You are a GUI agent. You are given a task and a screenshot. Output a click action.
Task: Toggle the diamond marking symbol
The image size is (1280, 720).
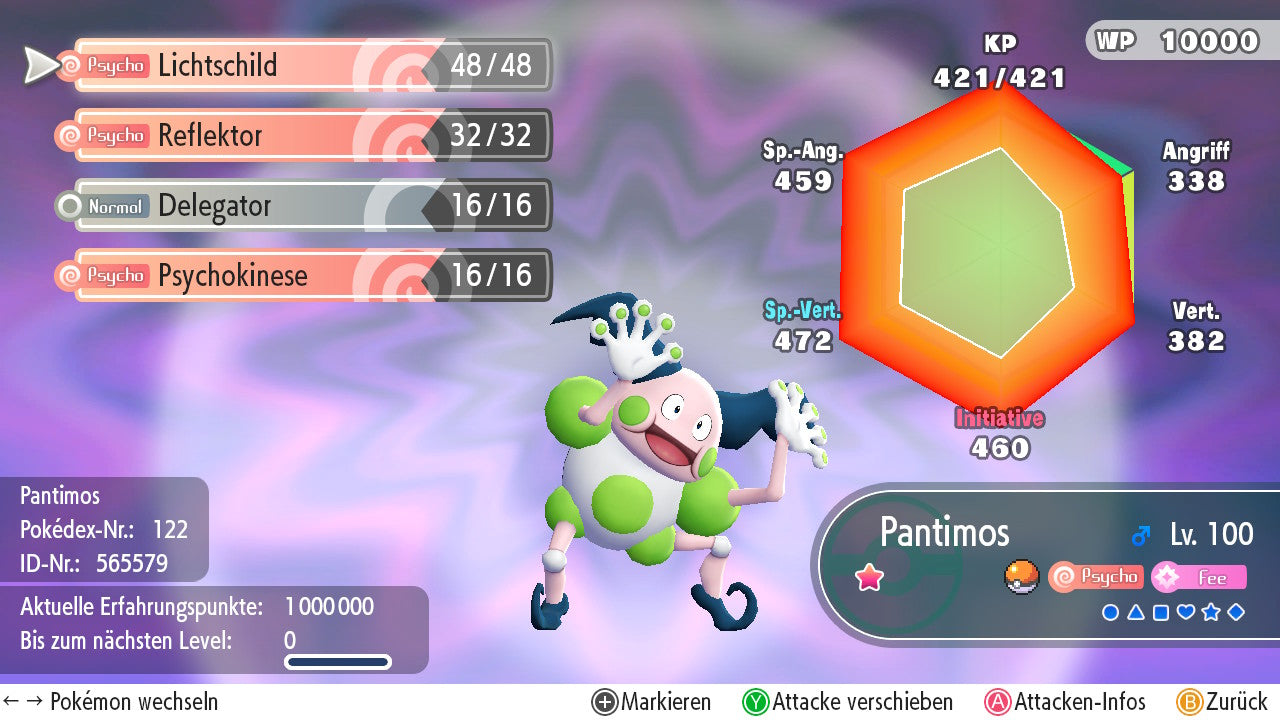[1236, 612]
